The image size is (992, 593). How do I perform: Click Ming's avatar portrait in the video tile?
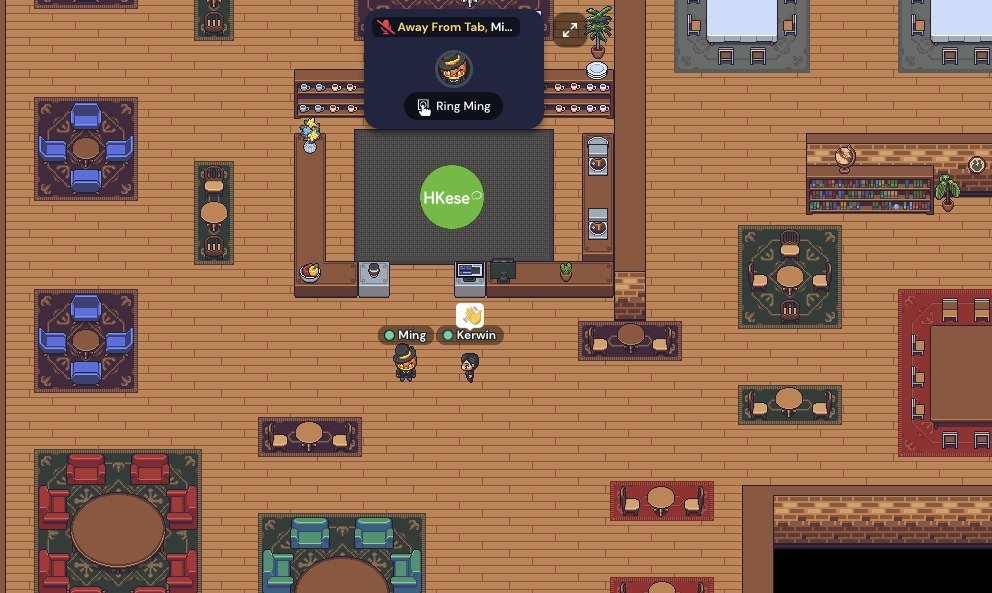[454, 68]
